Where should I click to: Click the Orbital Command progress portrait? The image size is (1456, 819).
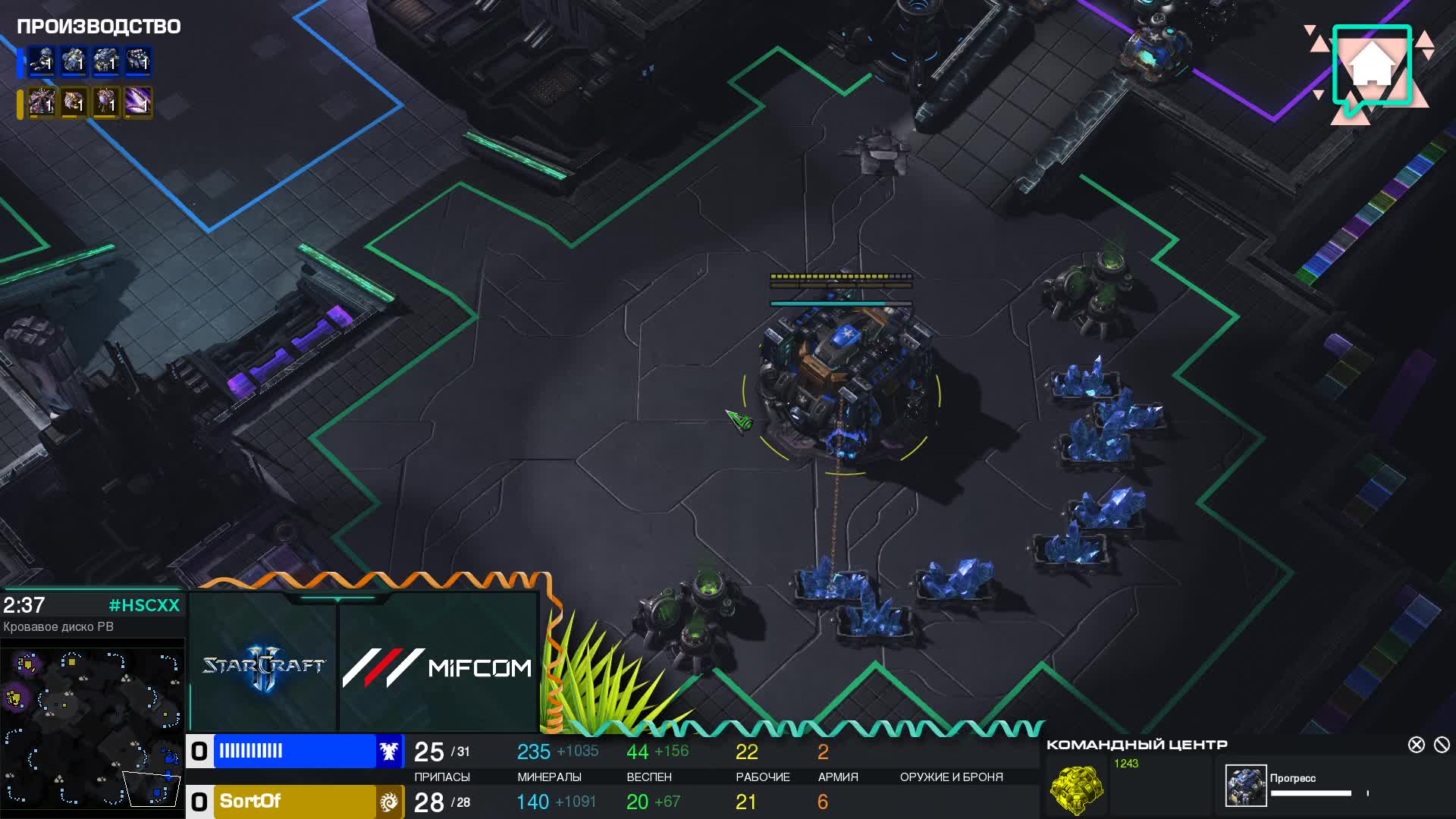[x=1245, y=786]
